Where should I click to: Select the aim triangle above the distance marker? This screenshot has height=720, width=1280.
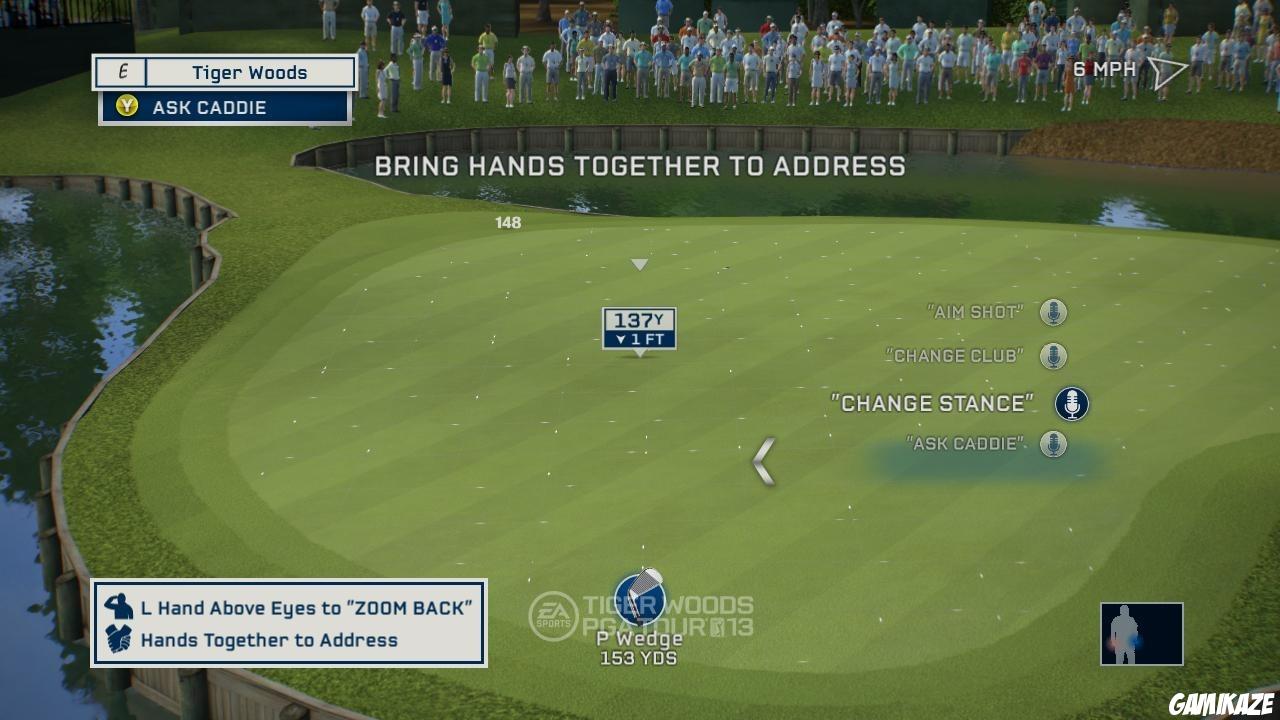click(638, 265)
